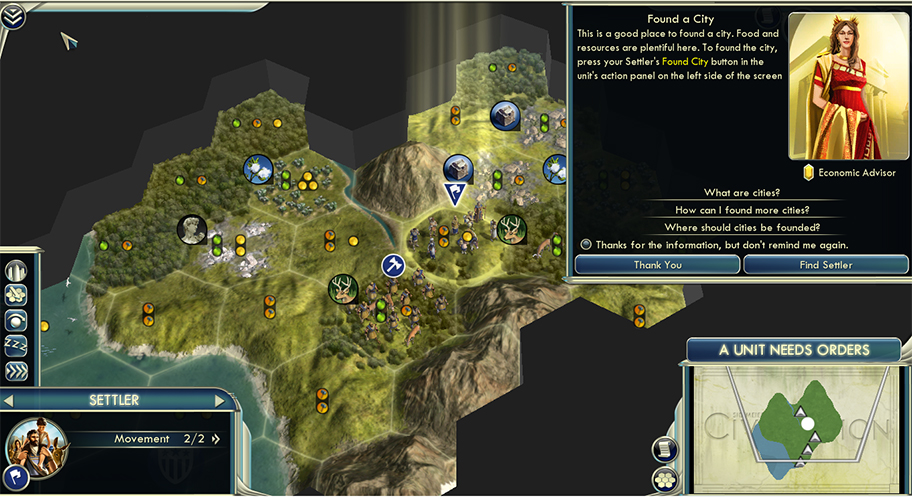Click the "A Unit Needs Orders" banner

pos(794,350)
